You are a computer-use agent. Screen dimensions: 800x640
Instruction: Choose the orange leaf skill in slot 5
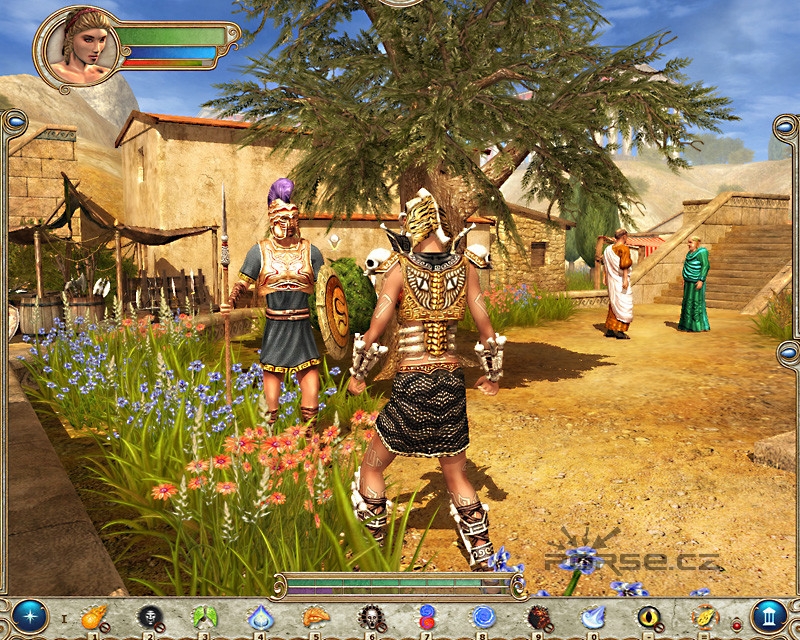[315, 617]
